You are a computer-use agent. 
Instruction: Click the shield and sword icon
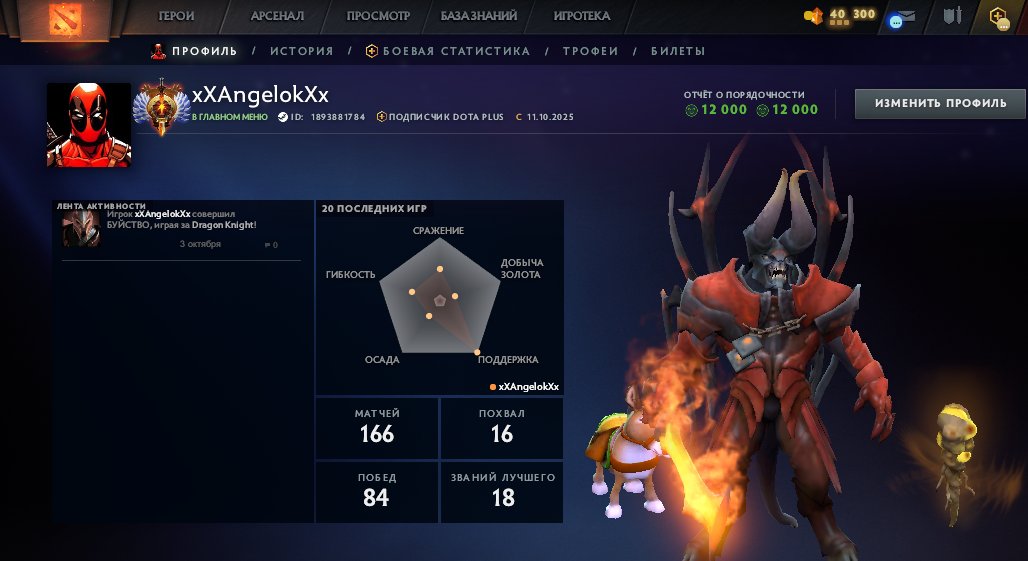952,16
